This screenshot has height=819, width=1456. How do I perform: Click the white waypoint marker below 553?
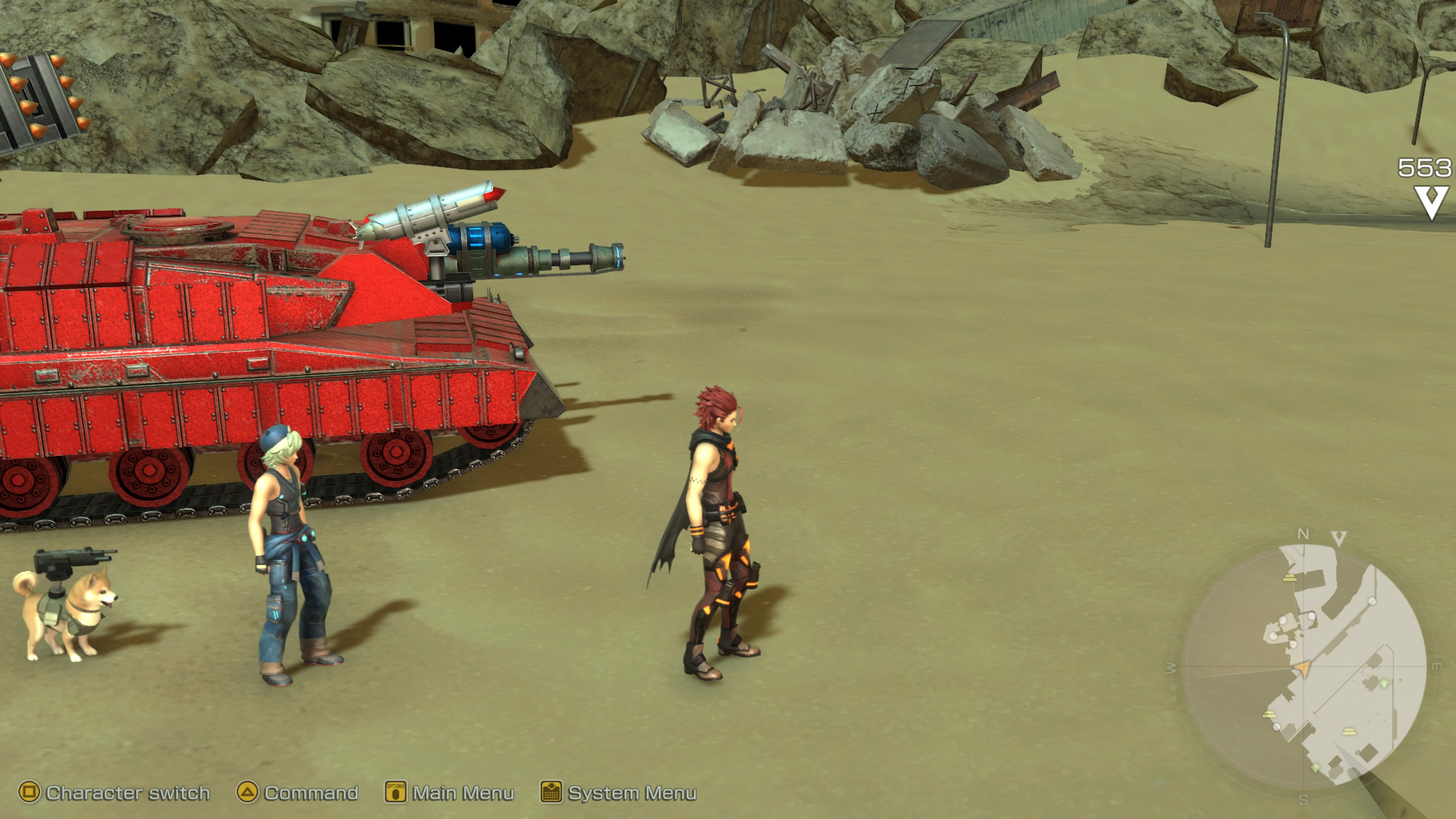pyautogui.click(x=1431, y=202)
